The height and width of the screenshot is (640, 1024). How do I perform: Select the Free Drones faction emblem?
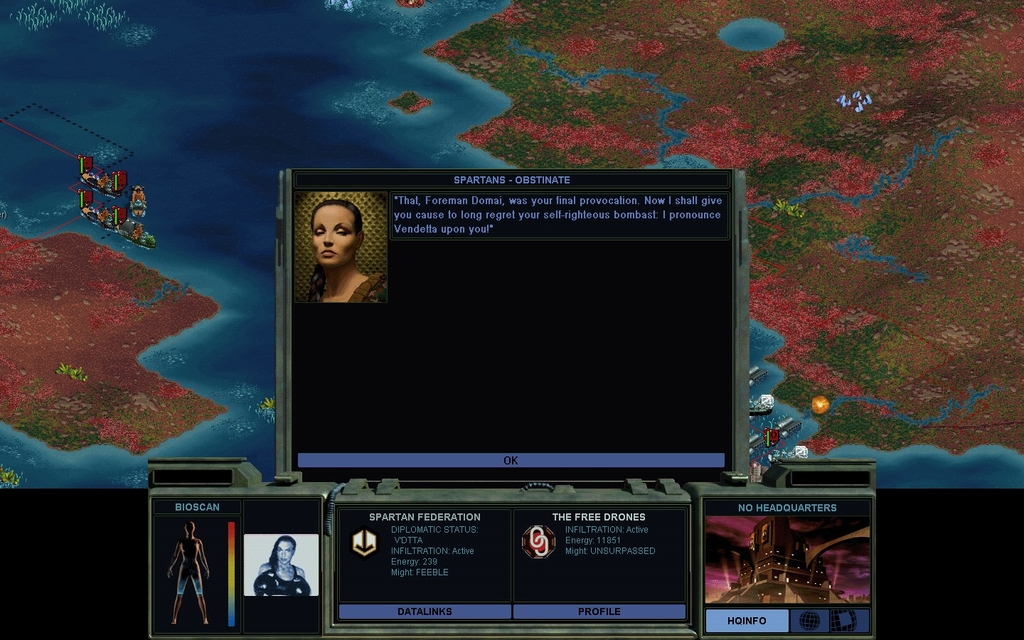click(538, 542)
